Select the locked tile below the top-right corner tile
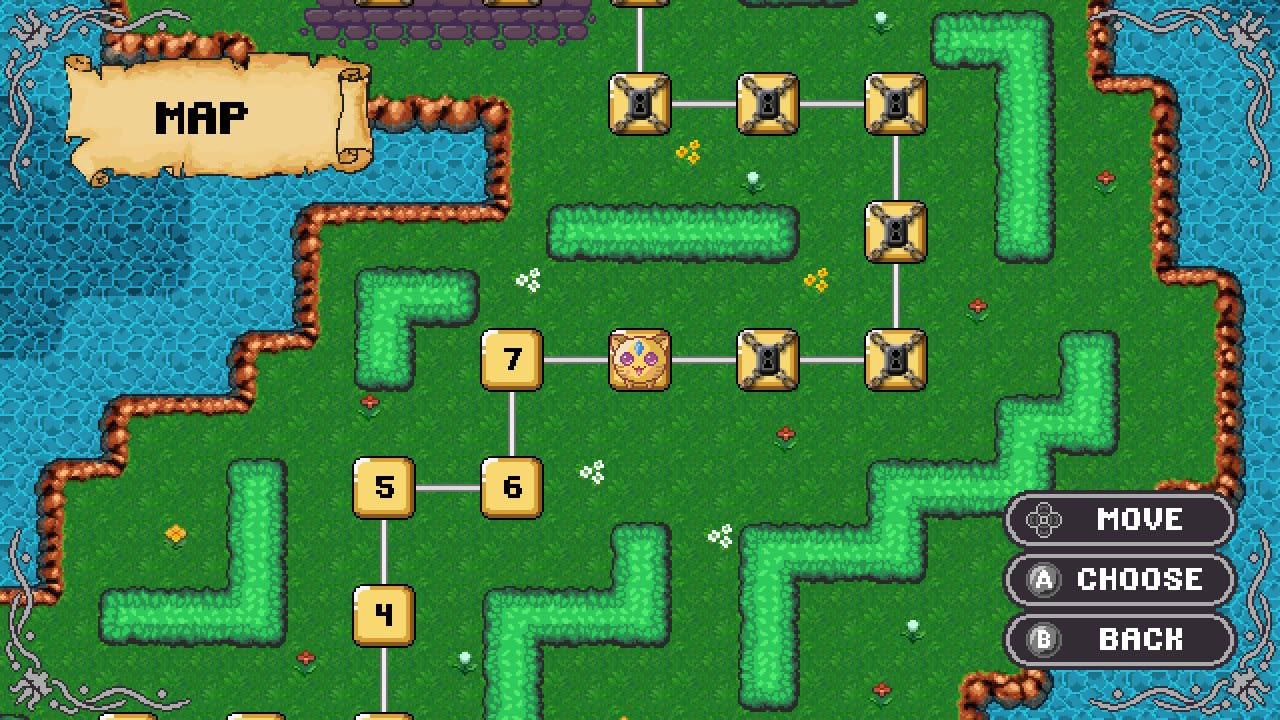 tap(897, 232)
